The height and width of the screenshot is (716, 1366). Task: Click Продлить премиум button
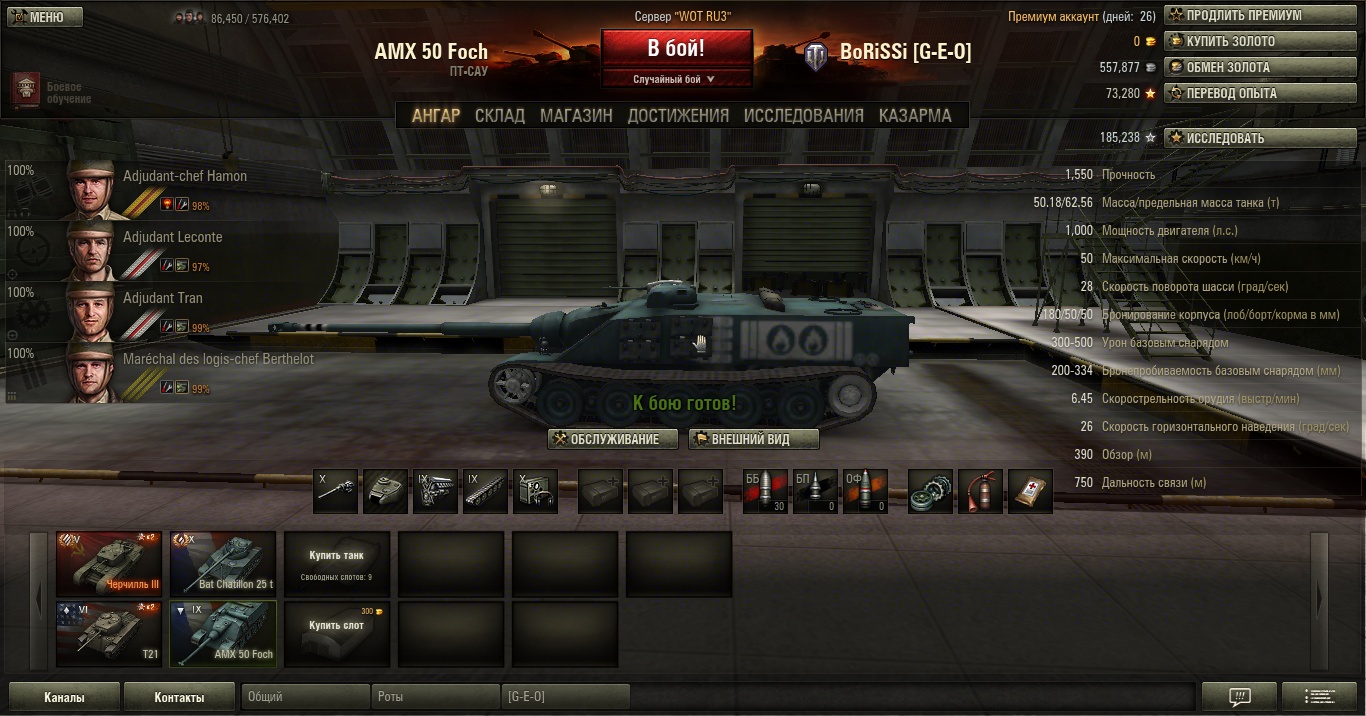pos(1246,16)
